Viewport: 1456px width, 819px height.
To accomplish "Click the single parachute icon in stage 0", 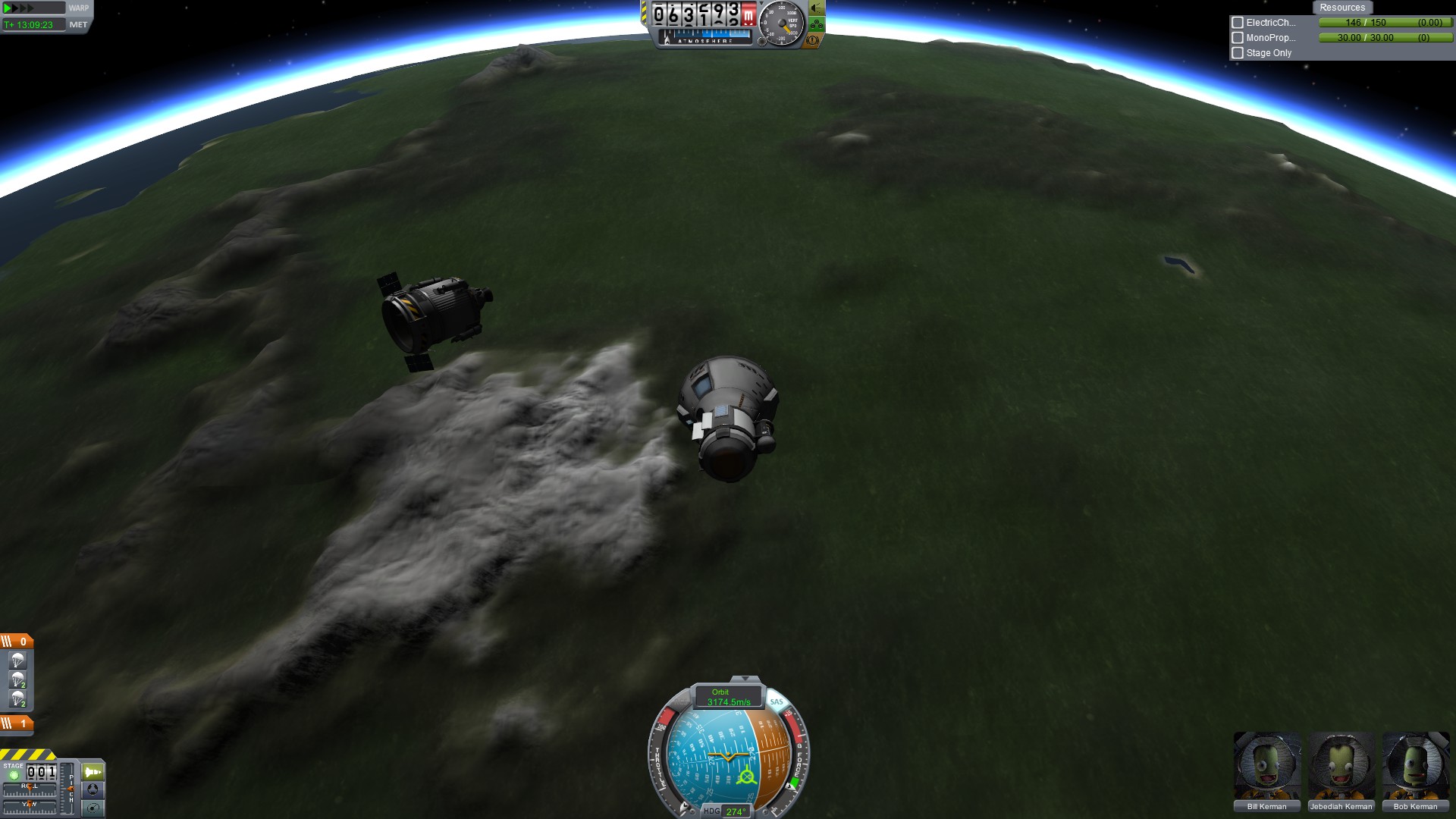I will (x=17, y=661).
